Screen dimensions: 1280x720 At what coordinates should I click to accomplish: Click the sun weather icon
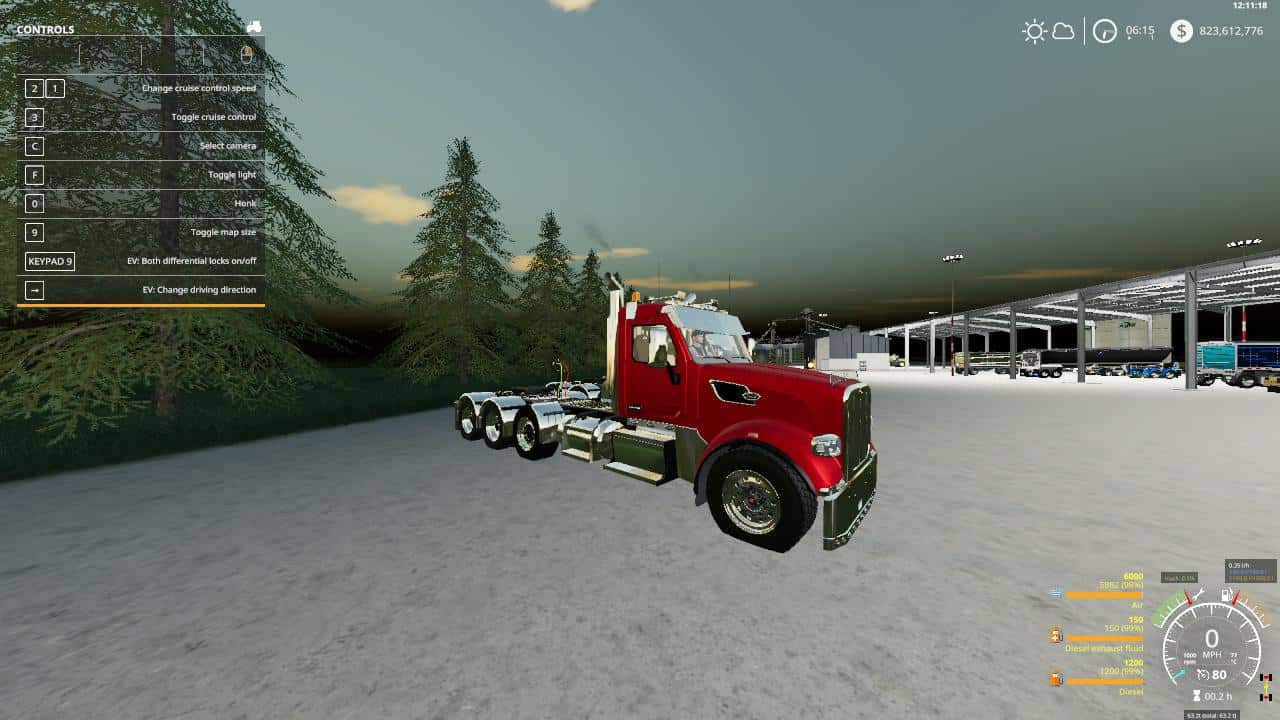[1033, 31]
